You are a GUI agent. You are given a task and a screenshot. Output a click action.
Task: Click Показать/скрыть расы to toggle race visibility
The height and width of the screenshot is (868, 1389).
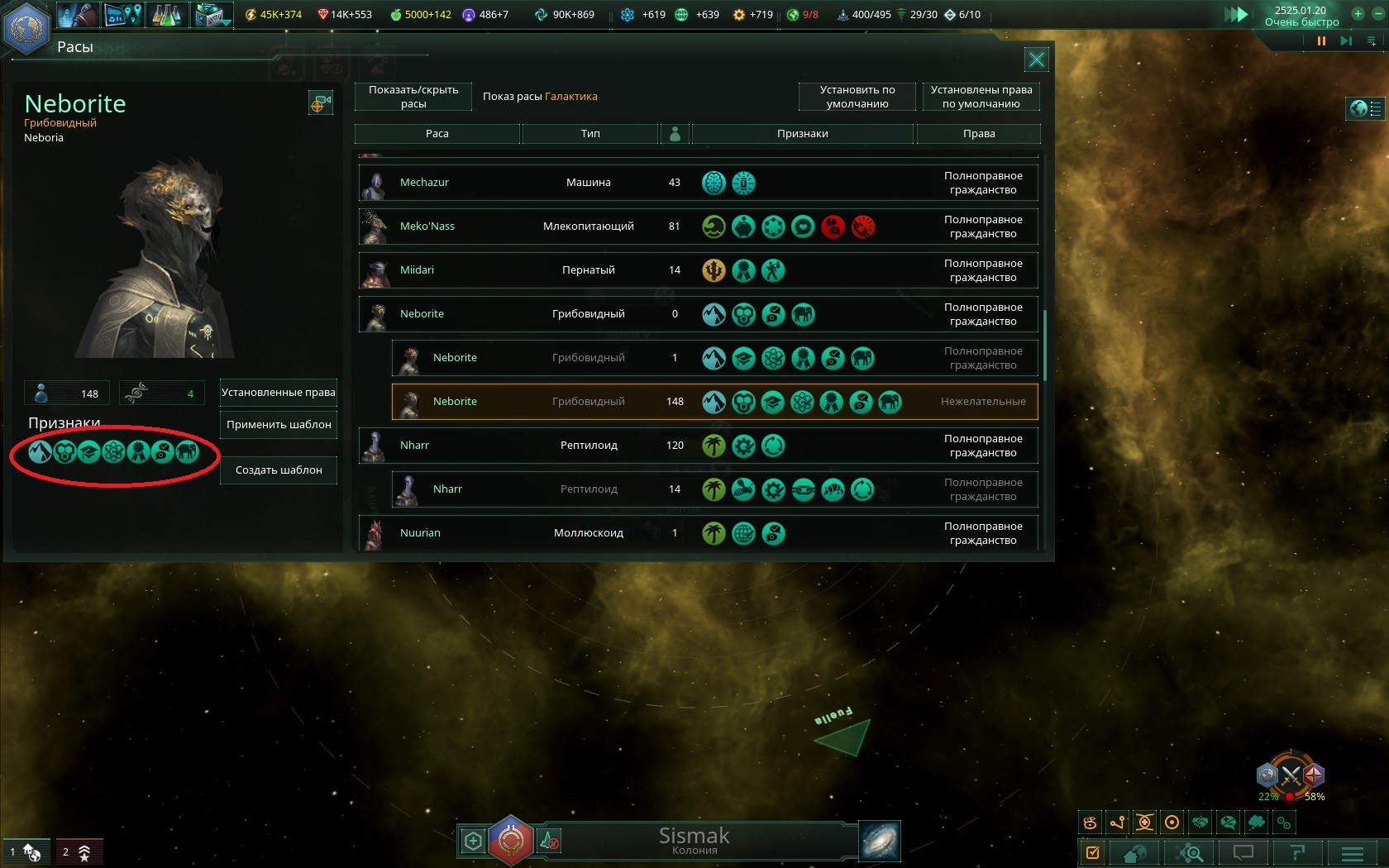tap(411, 97)
